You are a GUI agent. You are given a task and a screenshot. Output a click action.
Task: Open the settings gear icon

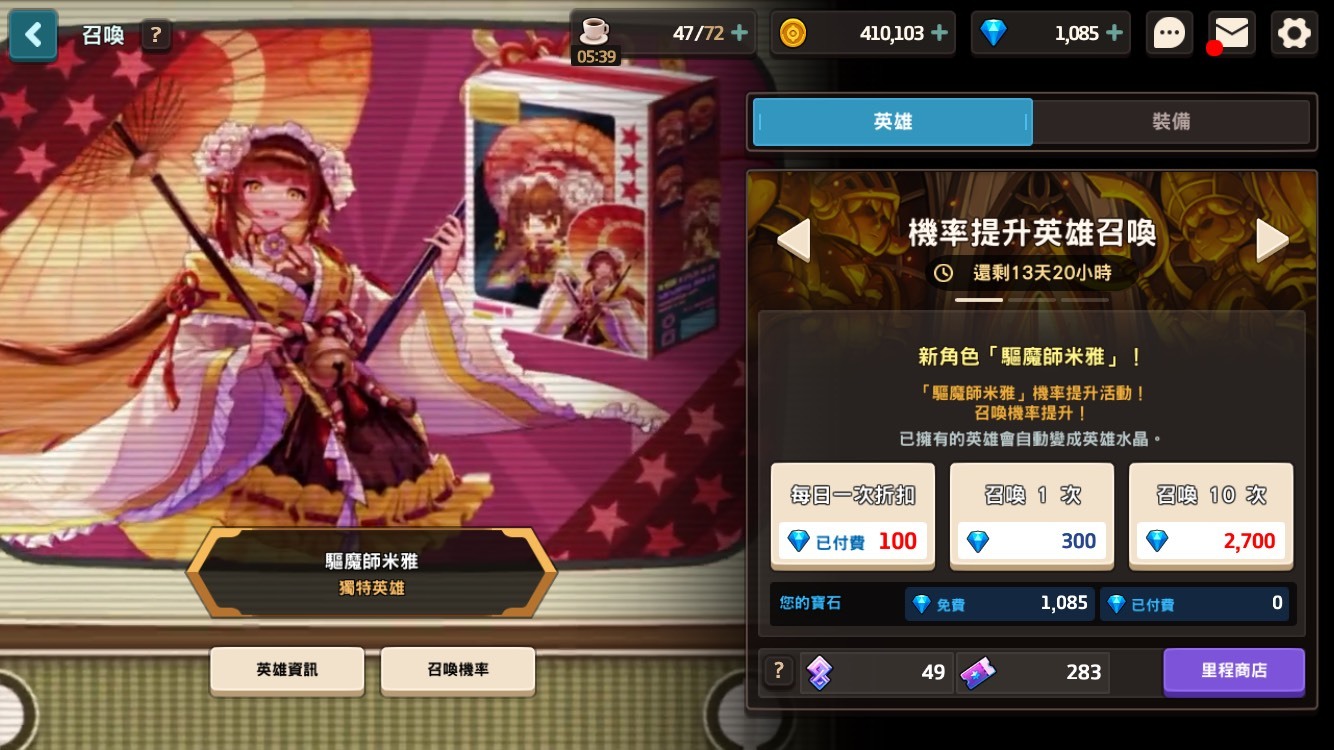[x=1294, y=32]
